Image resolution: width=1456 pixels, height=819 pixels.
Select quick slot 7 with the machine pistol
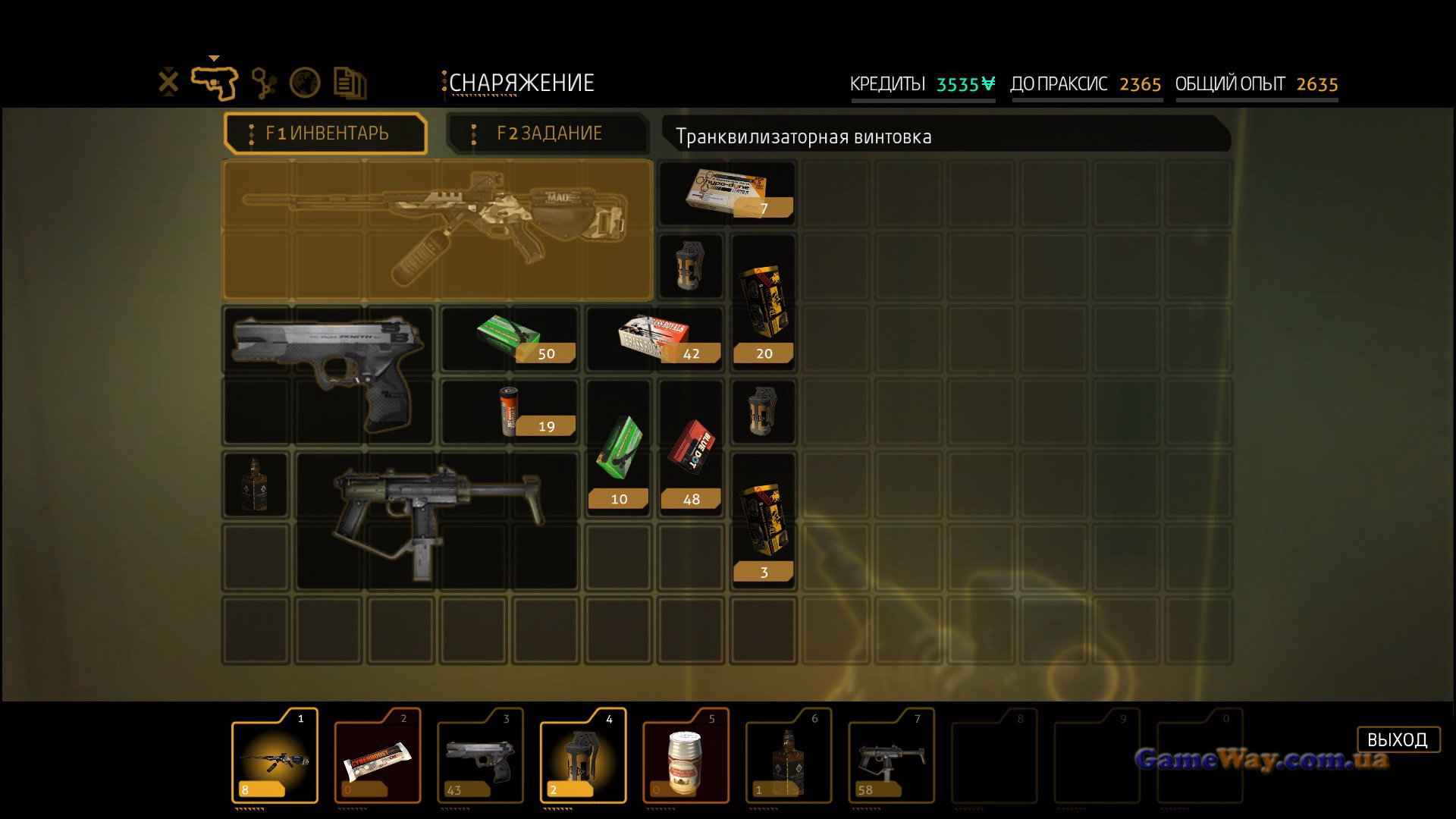pyautogui.click(x=891, y=756)
